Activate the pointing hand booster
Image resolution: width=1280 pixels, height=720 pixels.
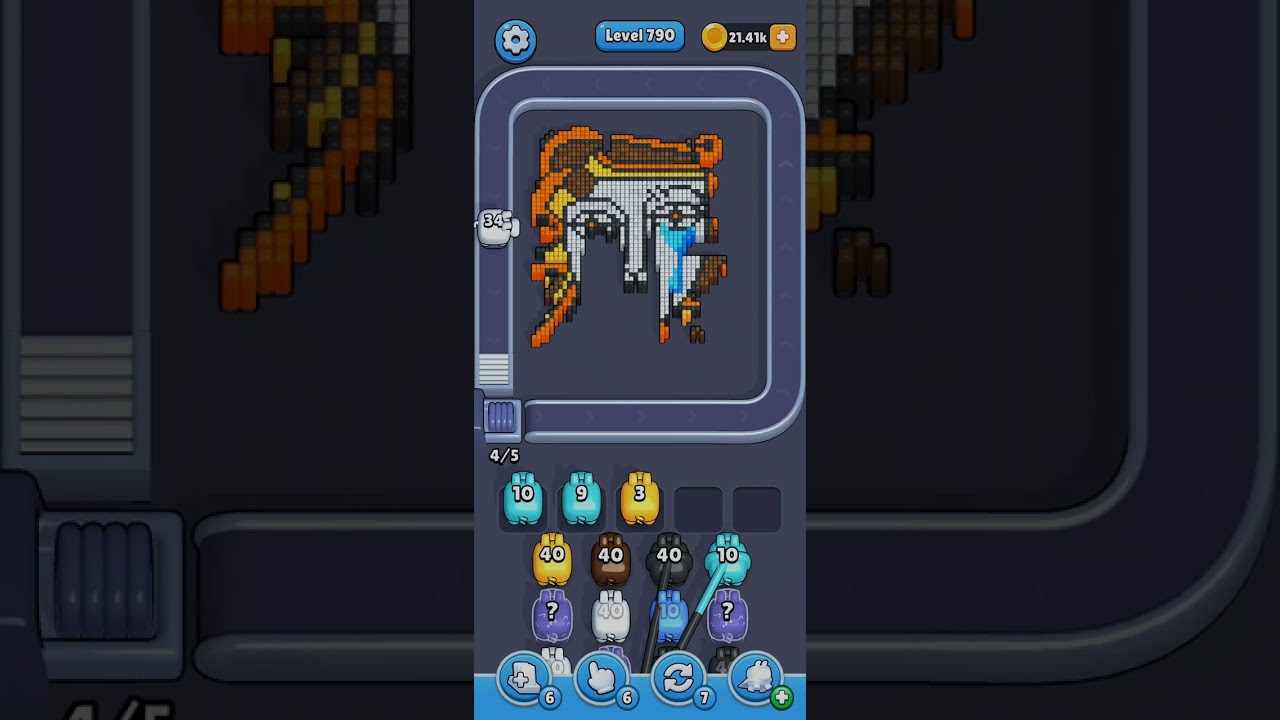click(602, 680)
